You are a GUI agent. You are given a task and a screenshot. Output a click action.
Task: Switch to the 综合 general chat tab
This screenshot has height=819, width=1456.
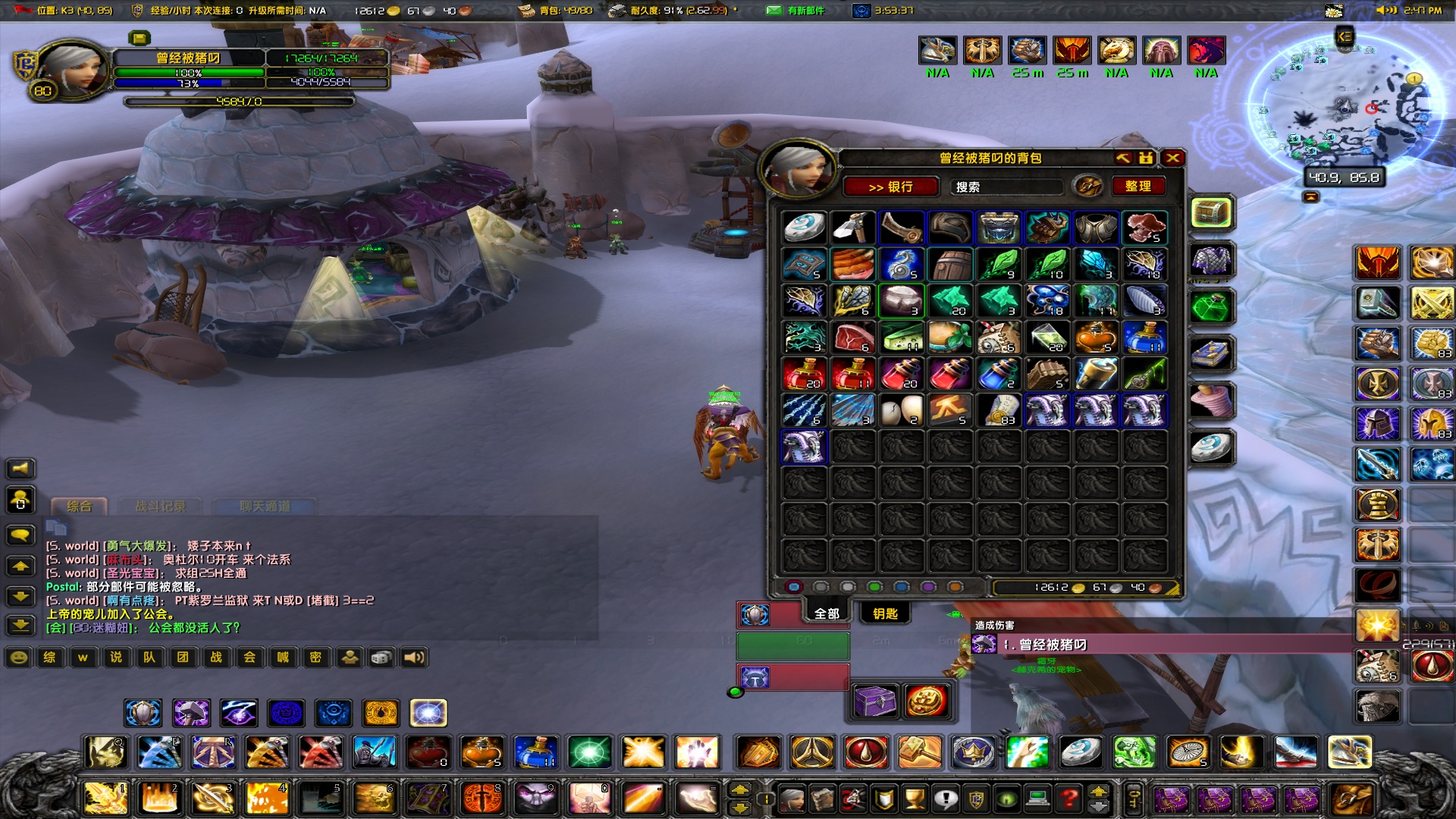click(79, 506)
